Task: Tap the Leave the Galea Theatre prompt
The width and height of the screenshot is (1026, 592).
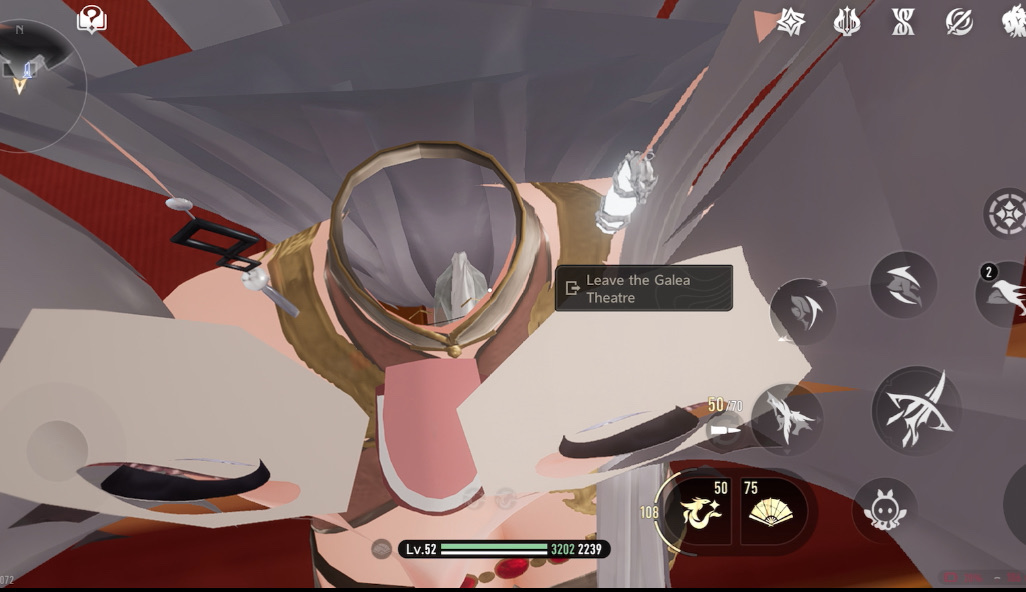Action: (x=643, y=288)
